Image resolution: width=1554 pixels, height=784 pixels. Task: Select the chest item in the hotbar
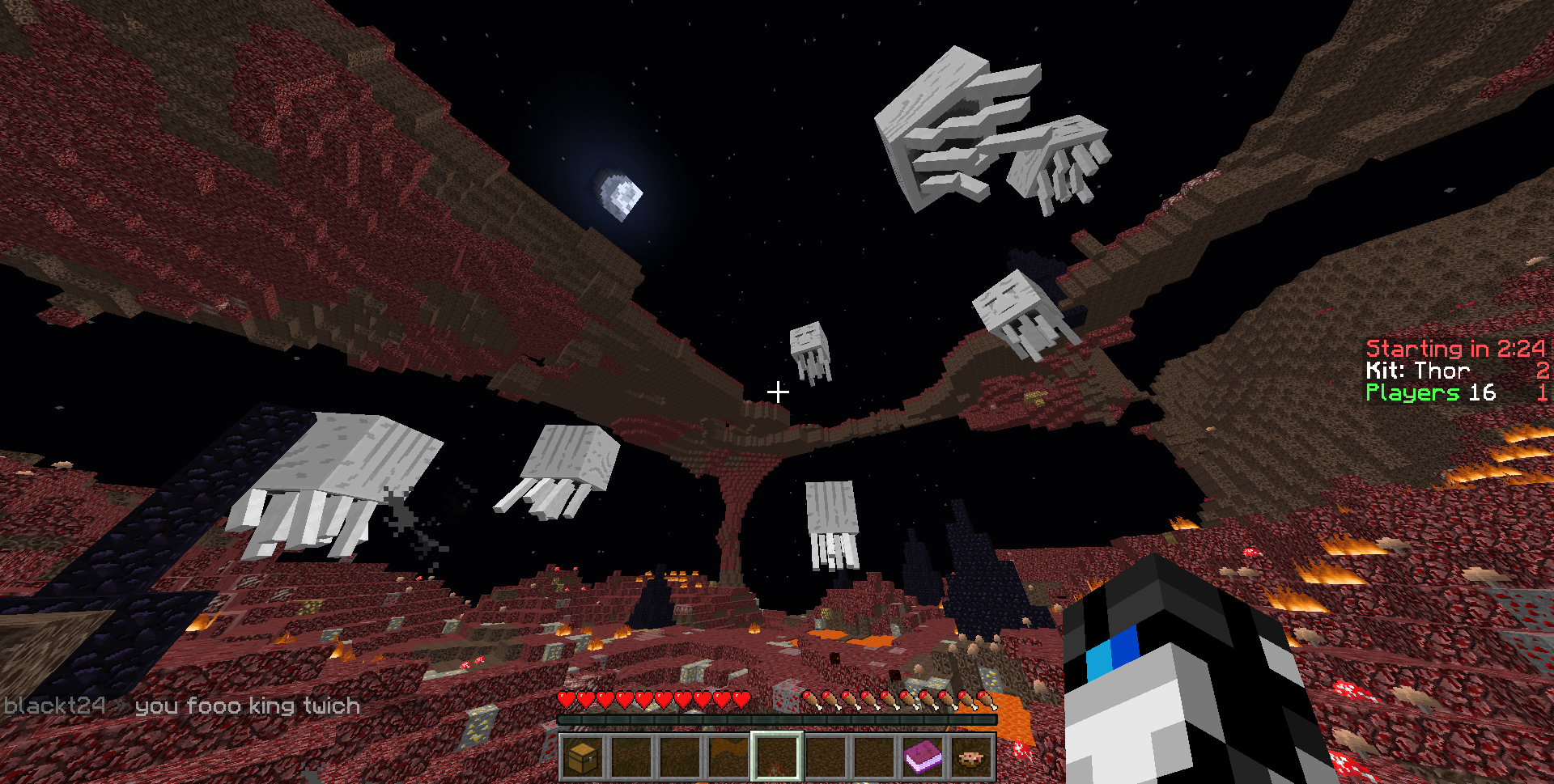pos(583,757)
